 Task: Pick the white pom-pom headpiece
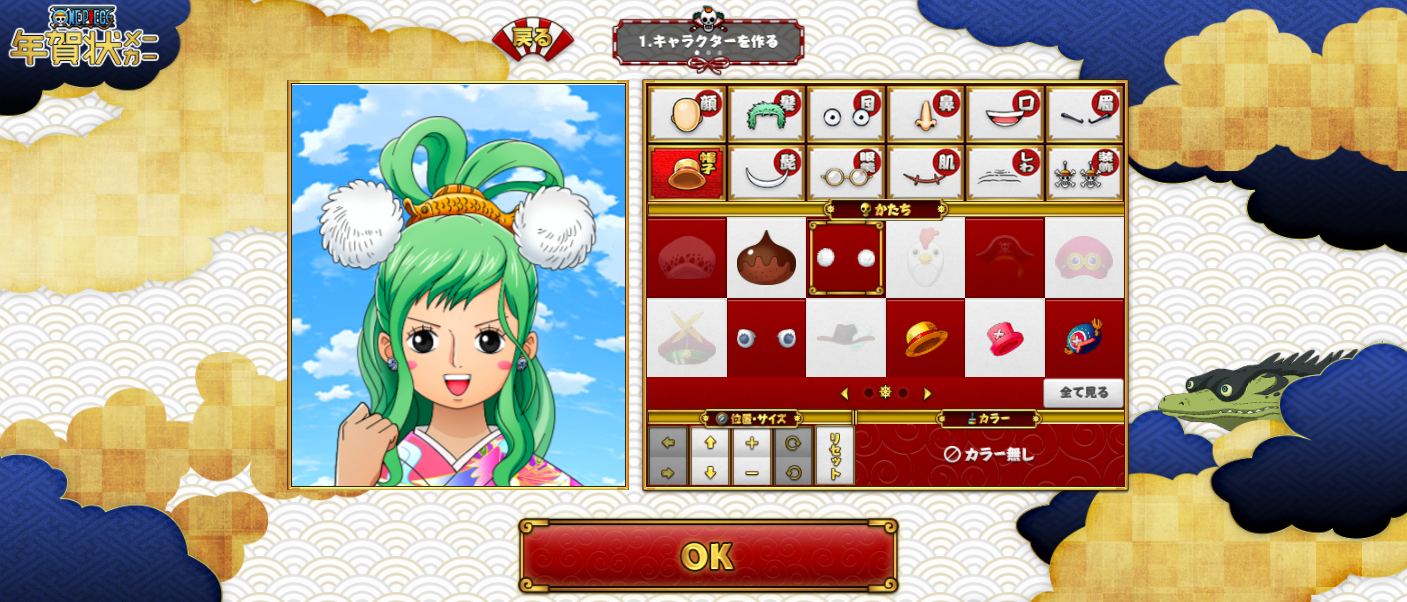click(846, 258)
